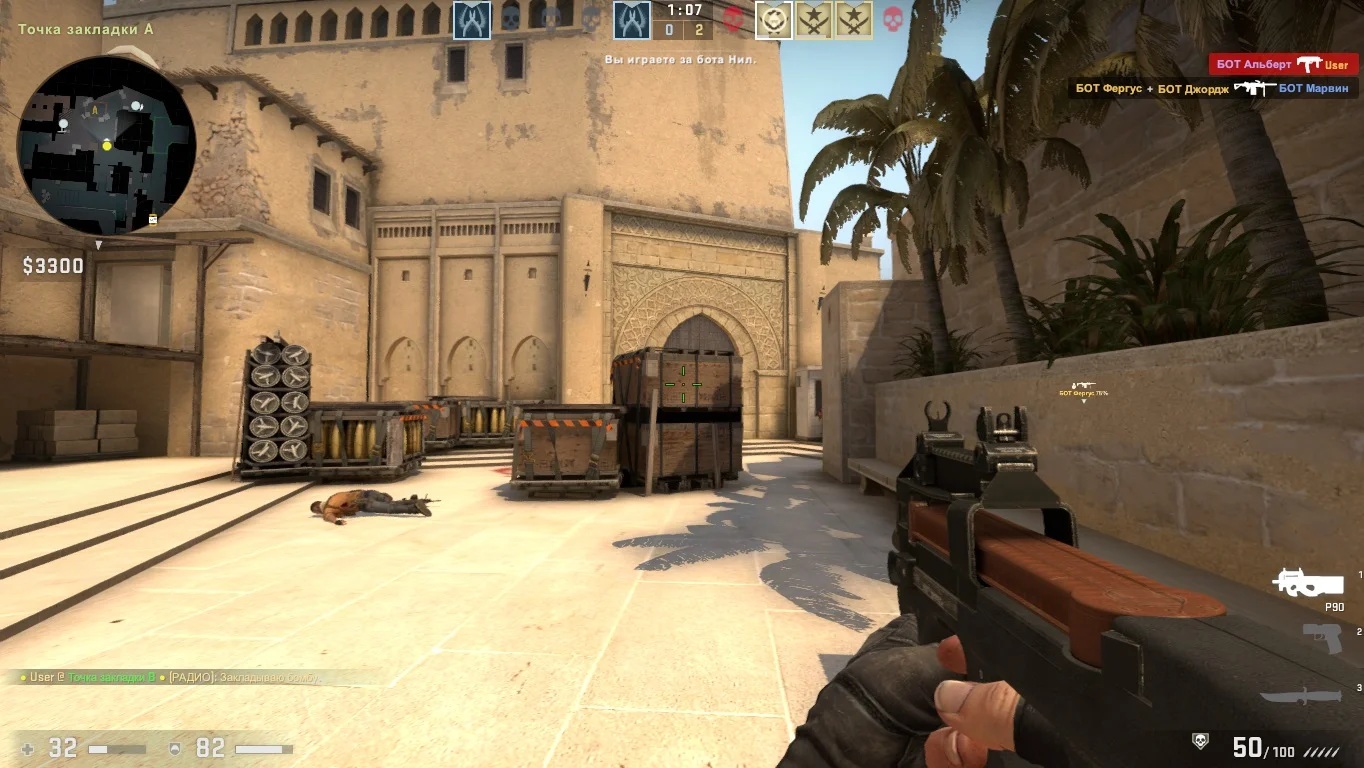Image resolution: width=1364 pixels, height=768 pixels.
Task: Select the CT avatar beside the round timer
Action: point(632,20)
